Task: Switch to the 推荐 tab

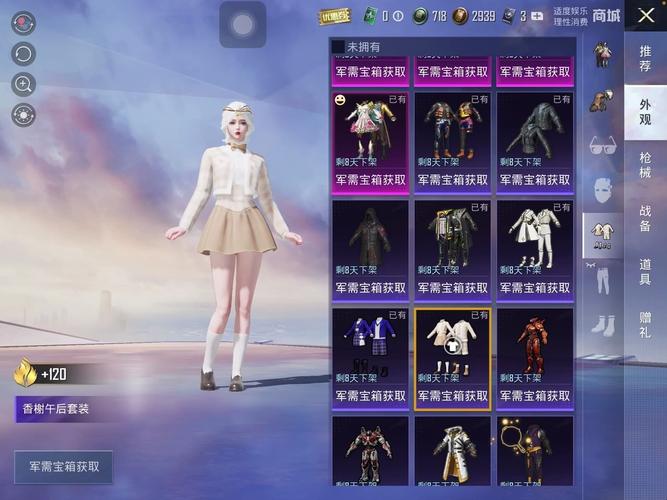Action: click(x=645, y=58)
